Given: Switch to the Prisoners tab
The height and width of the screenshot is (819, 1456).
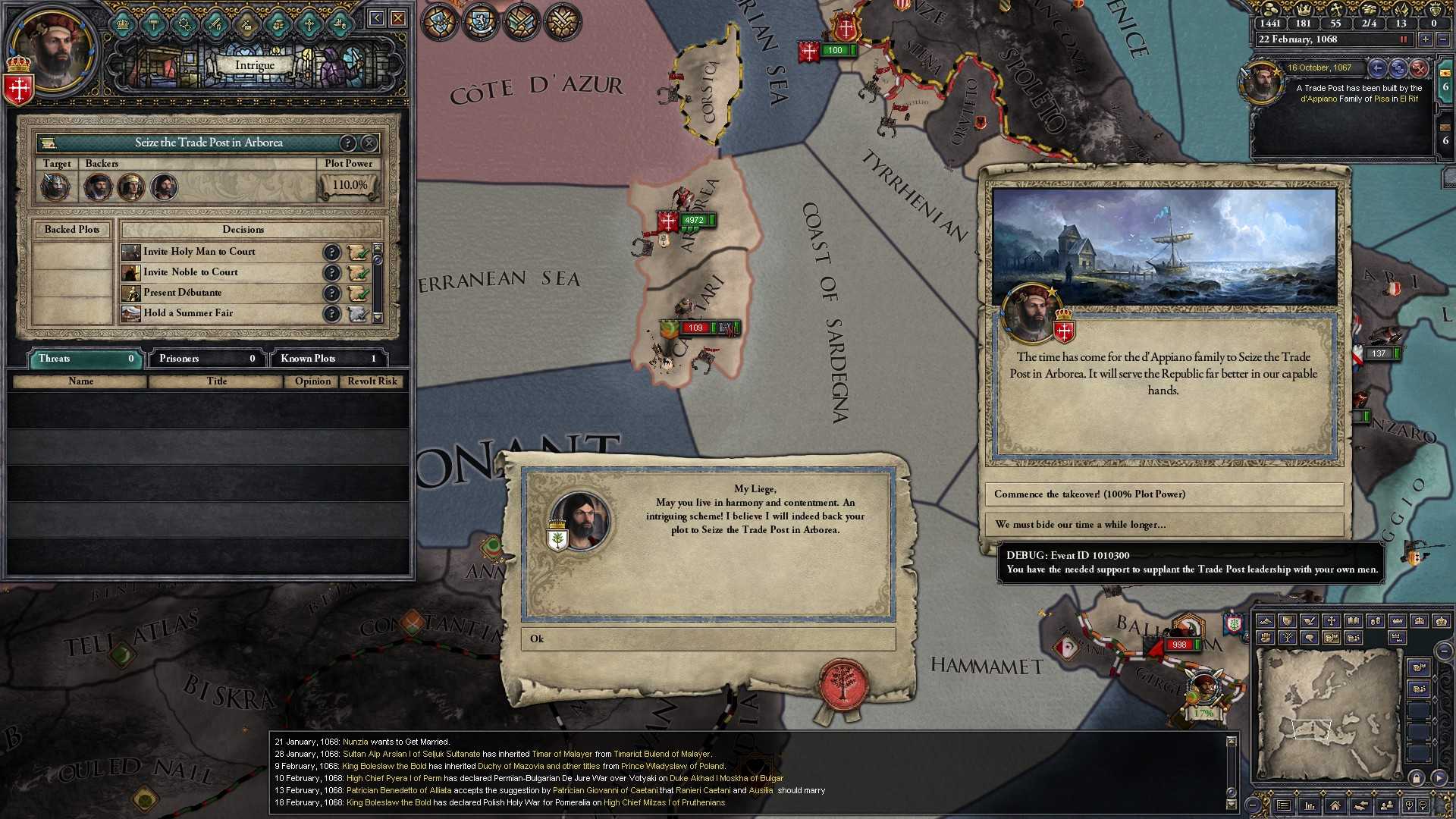Looking at the screenshot, I should point(205,358).
